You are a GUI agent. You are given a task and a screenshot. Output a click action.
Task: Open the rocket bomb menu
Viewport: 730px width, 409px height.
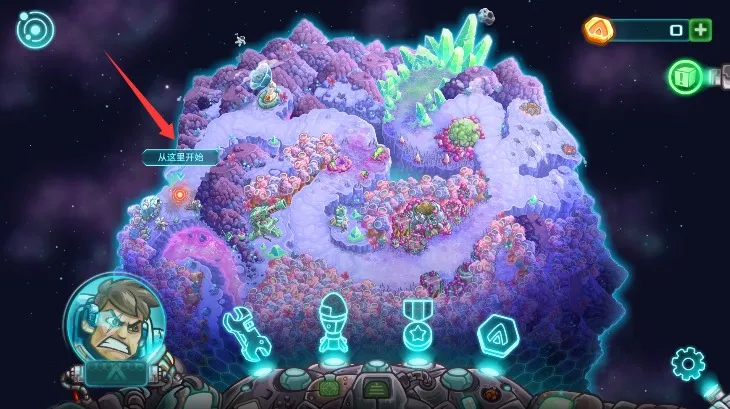click(332, 326)
